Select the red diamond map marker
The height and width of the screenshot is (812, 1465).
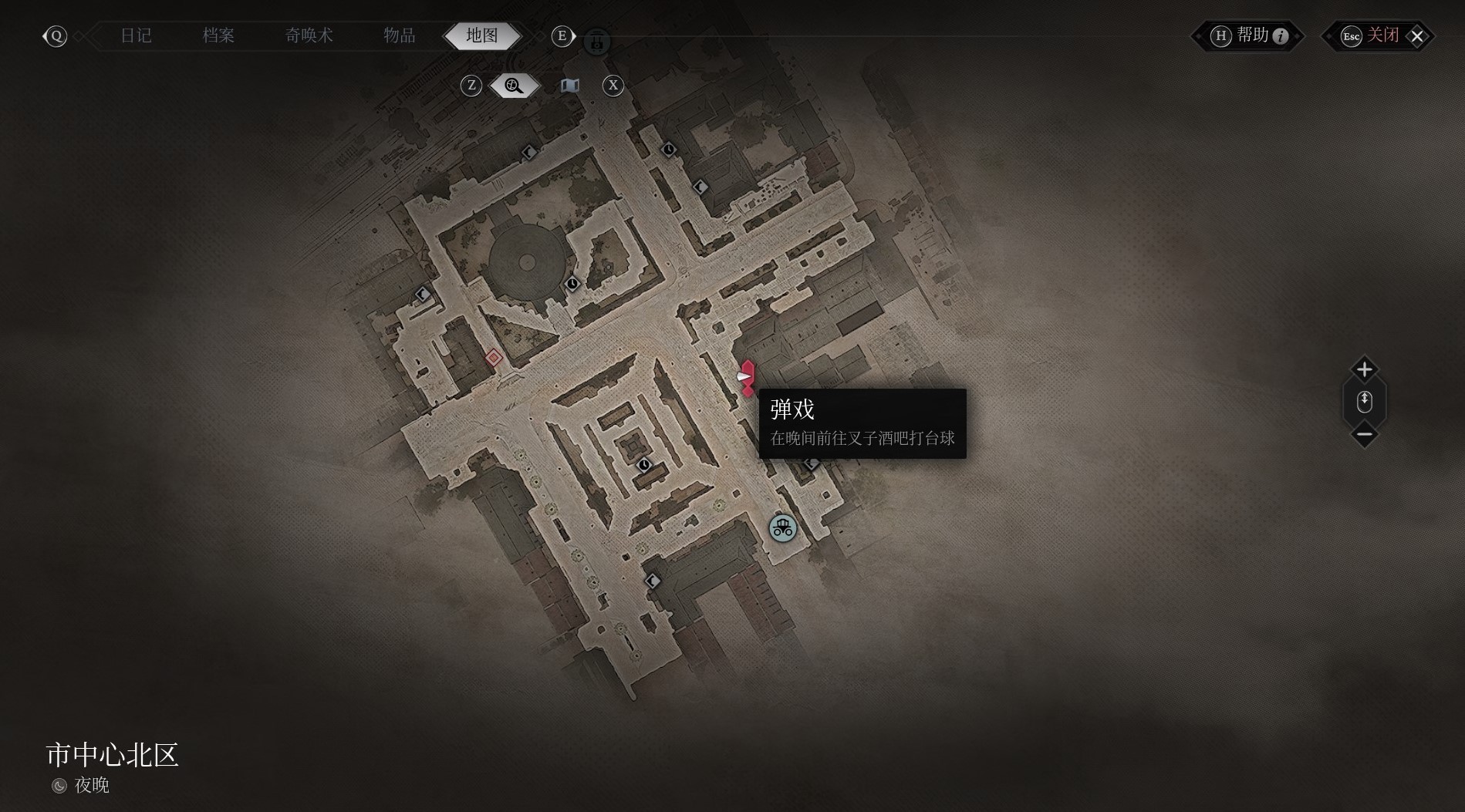click(x=494, y=357)
